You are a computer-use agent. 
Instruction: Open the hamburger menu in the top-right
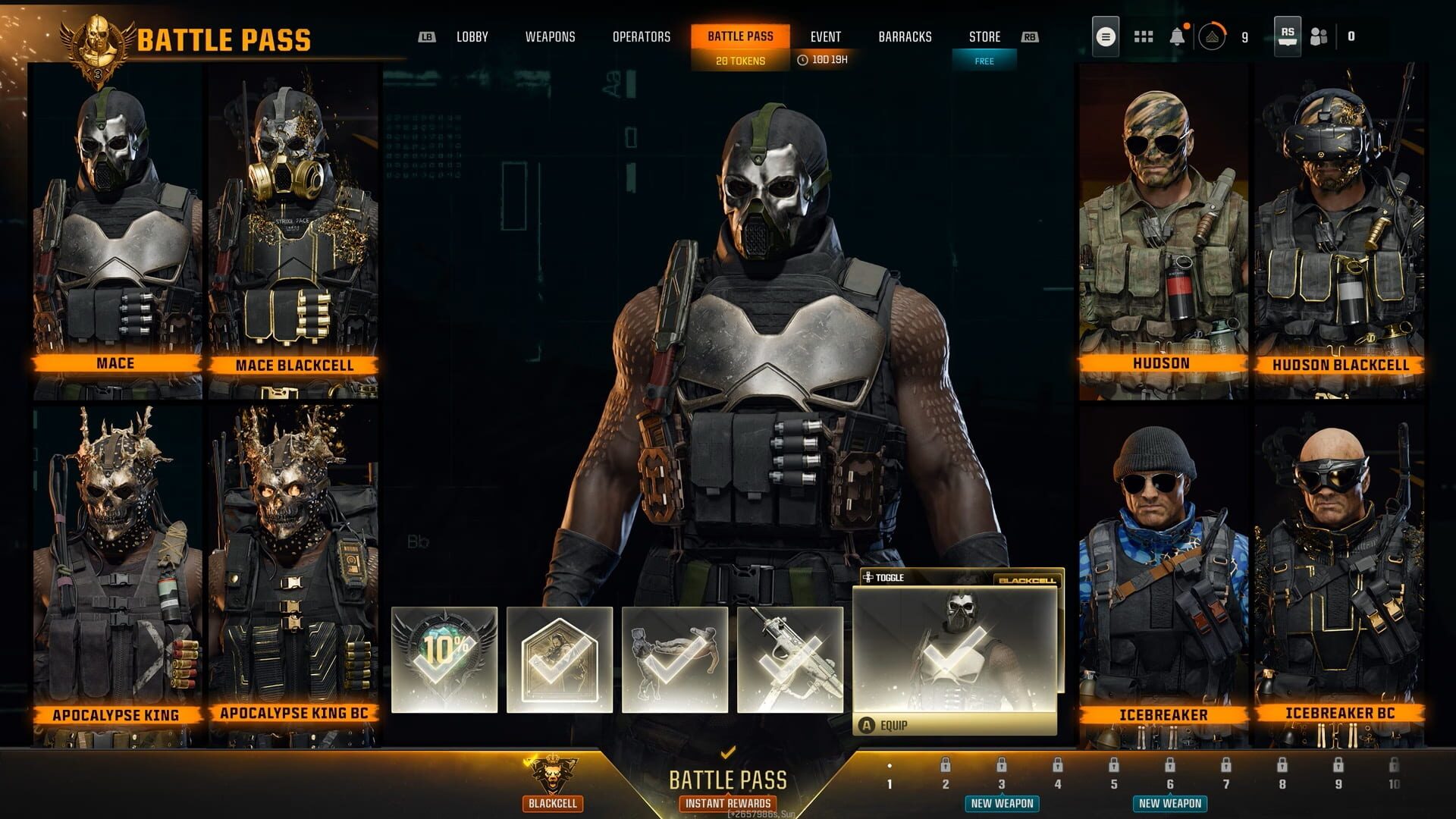tap(1106, 36)
